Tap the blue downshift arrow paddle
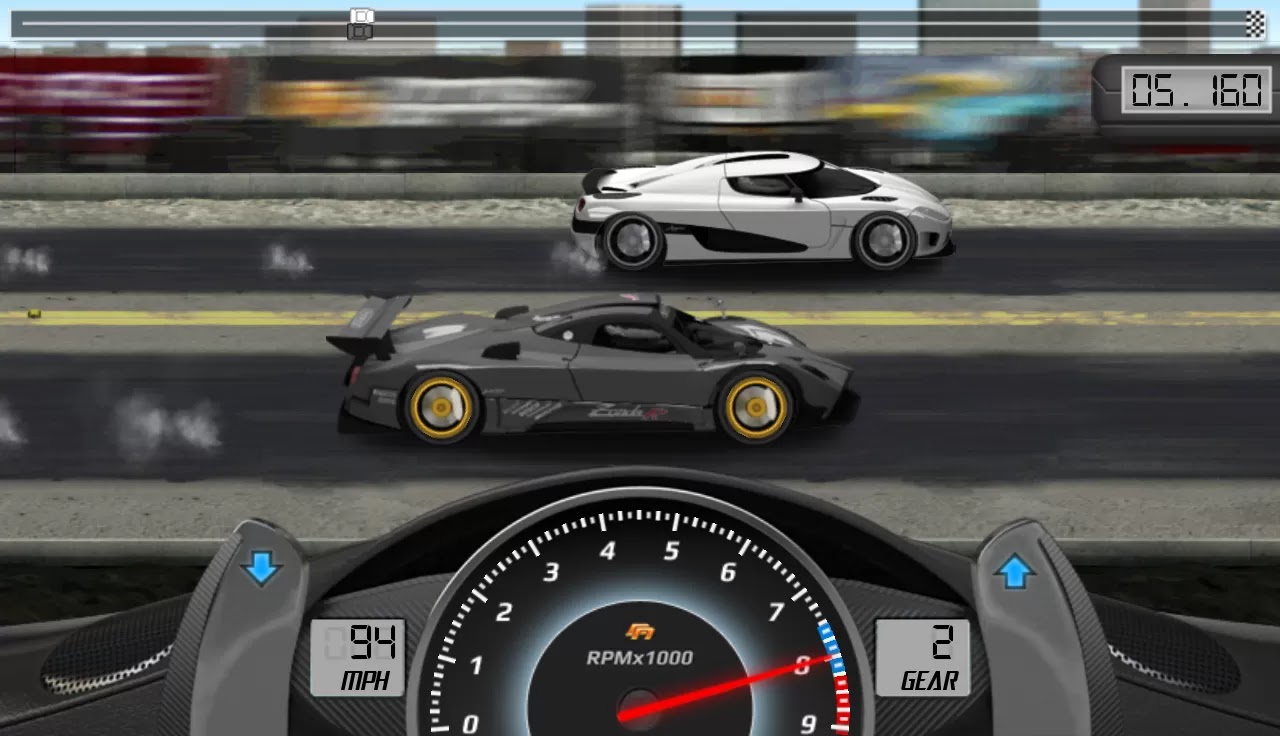The height and width of the screenshot is (736, 1280). (x=261, y=568)
